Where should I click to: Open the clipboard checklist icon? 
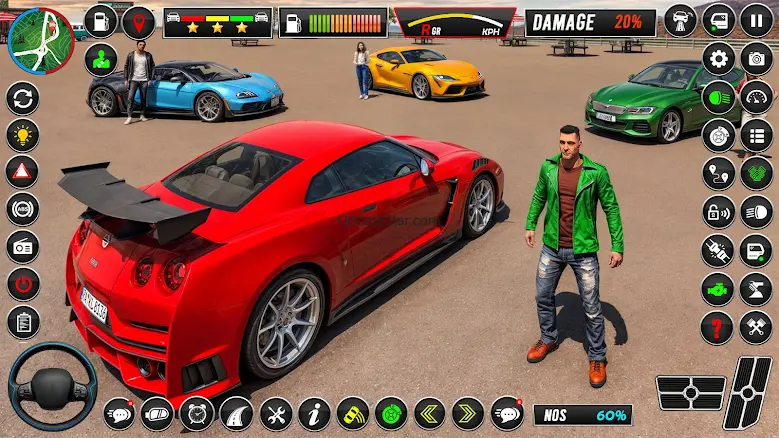click(x=22, y=321)
